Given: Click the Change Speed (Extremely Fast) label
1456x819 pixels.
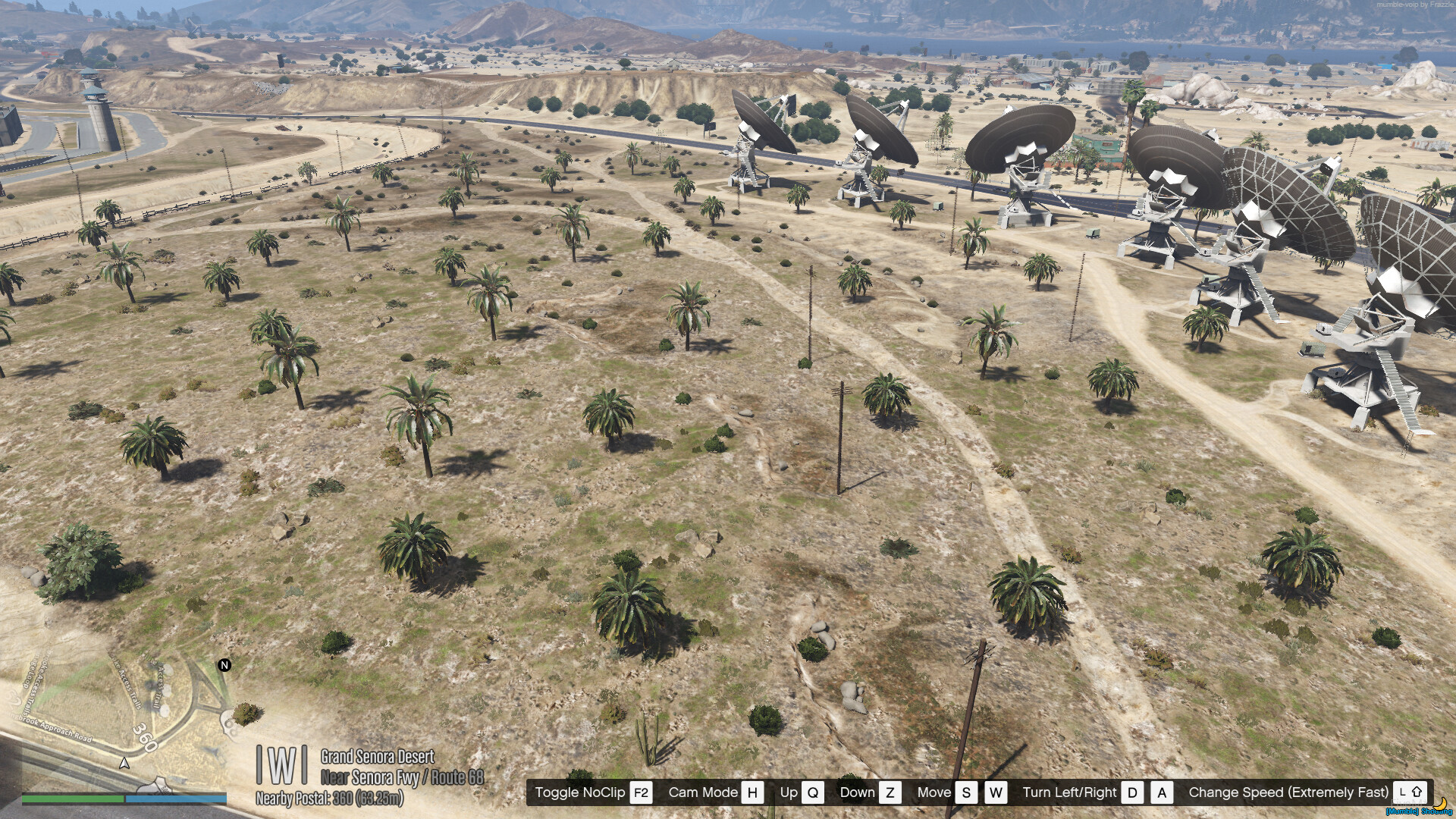Looking at the screenshot, I should [1287, 792].
